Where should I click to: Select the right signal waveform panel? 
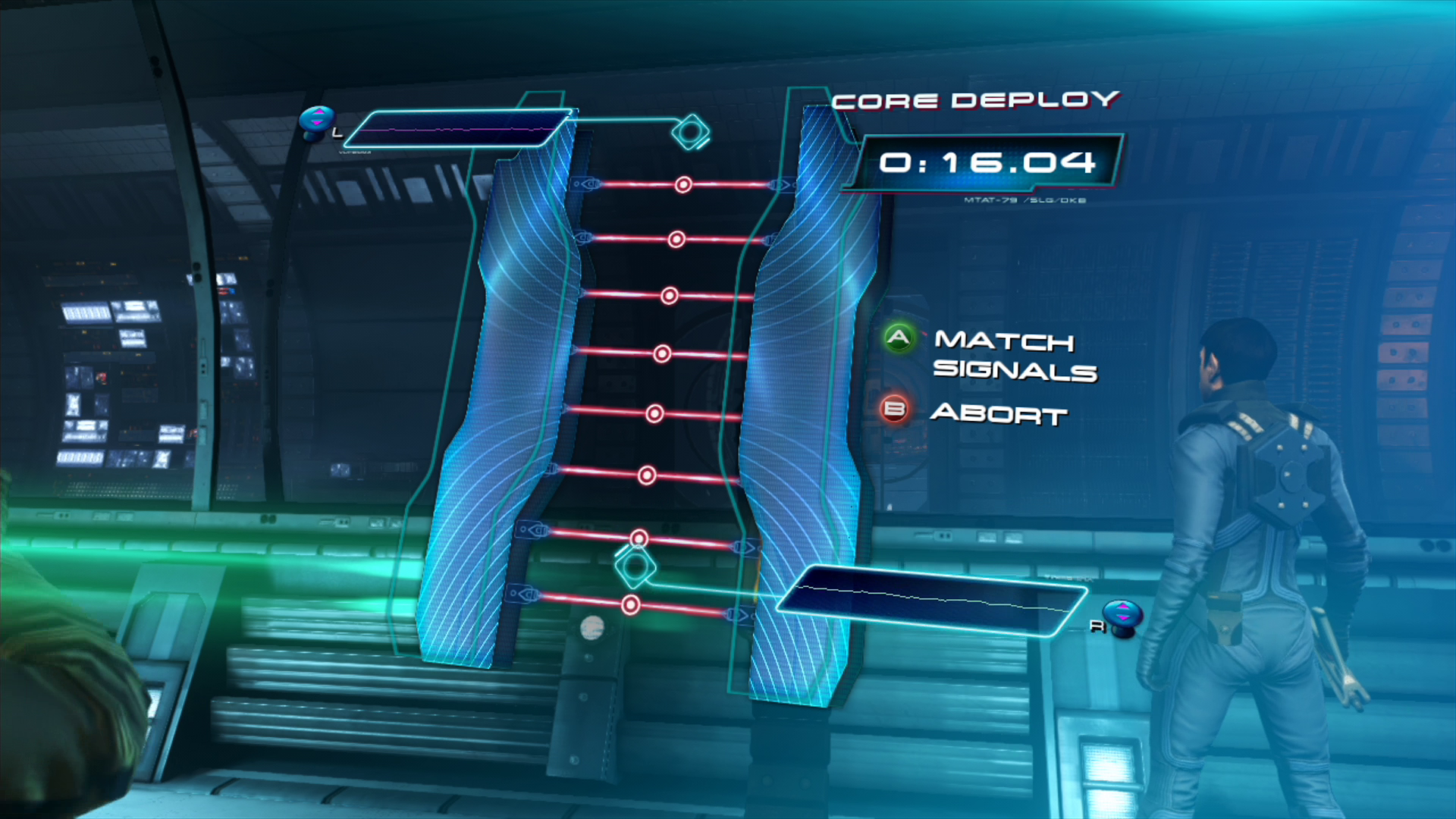[x=931, y=599]
